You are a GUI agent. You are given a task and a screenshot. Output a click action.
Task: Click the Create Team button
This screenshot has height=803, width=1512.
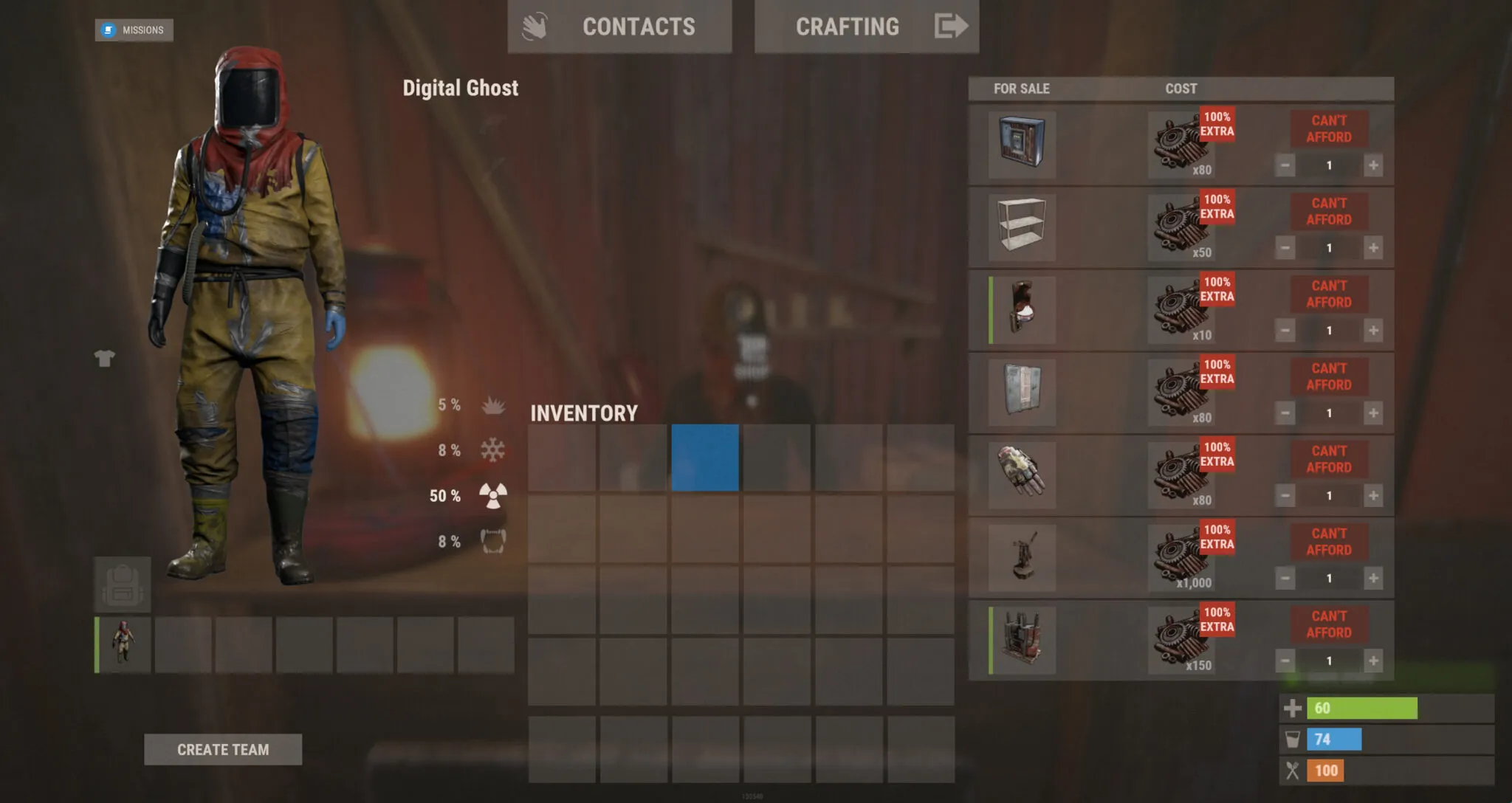[223, 749]
